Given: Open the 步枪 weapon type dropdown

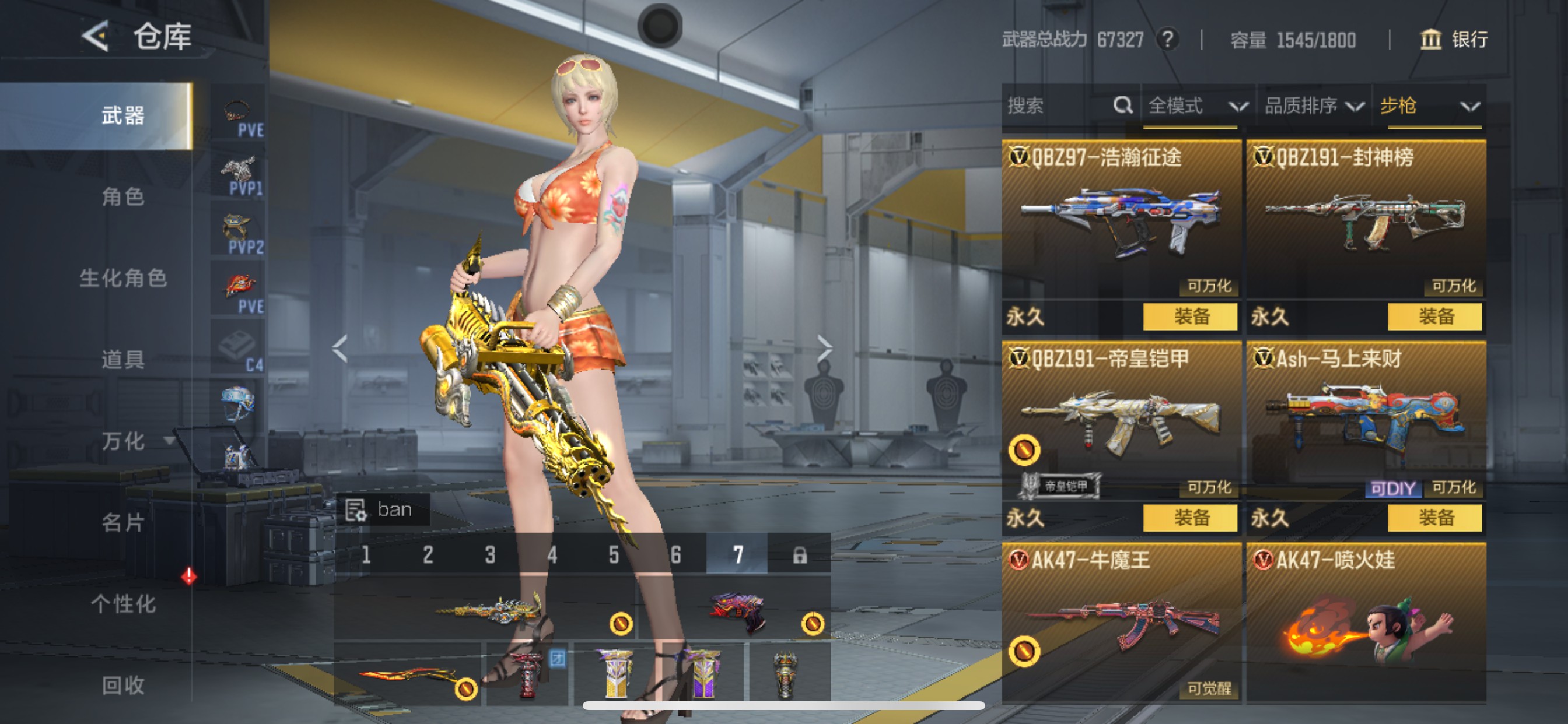Looking at the screenshot, I should coord(1428,107).
